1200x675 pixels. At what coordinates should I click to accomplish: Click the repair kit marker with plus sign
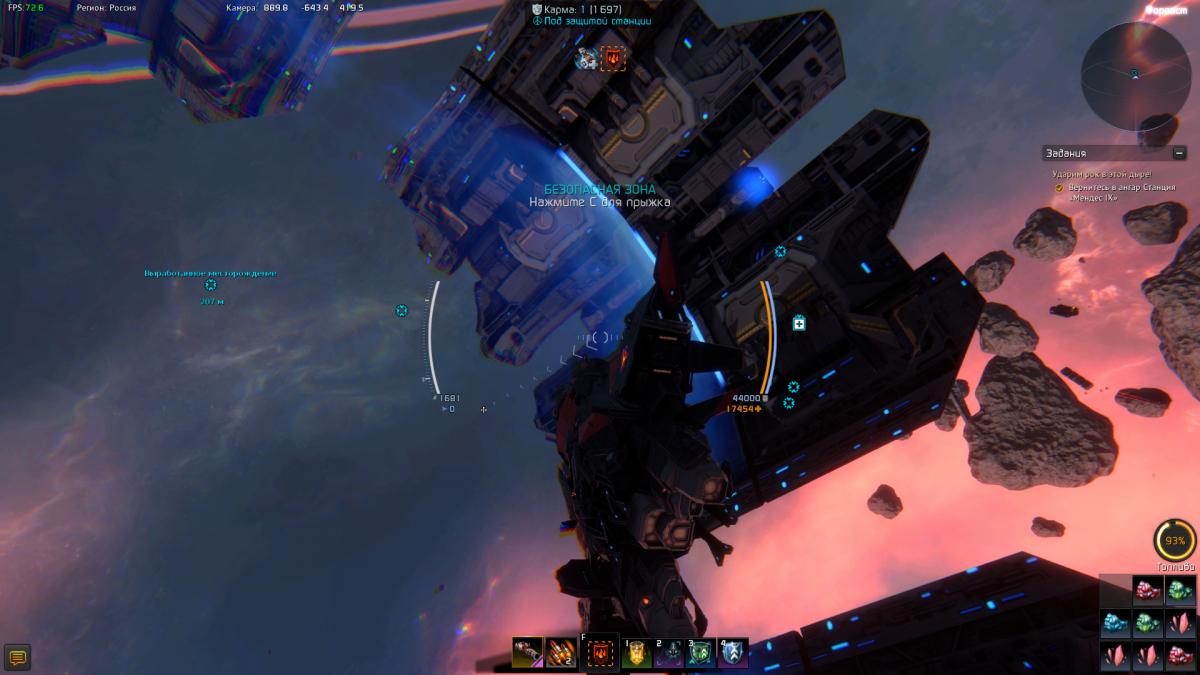tap(799, 323)
